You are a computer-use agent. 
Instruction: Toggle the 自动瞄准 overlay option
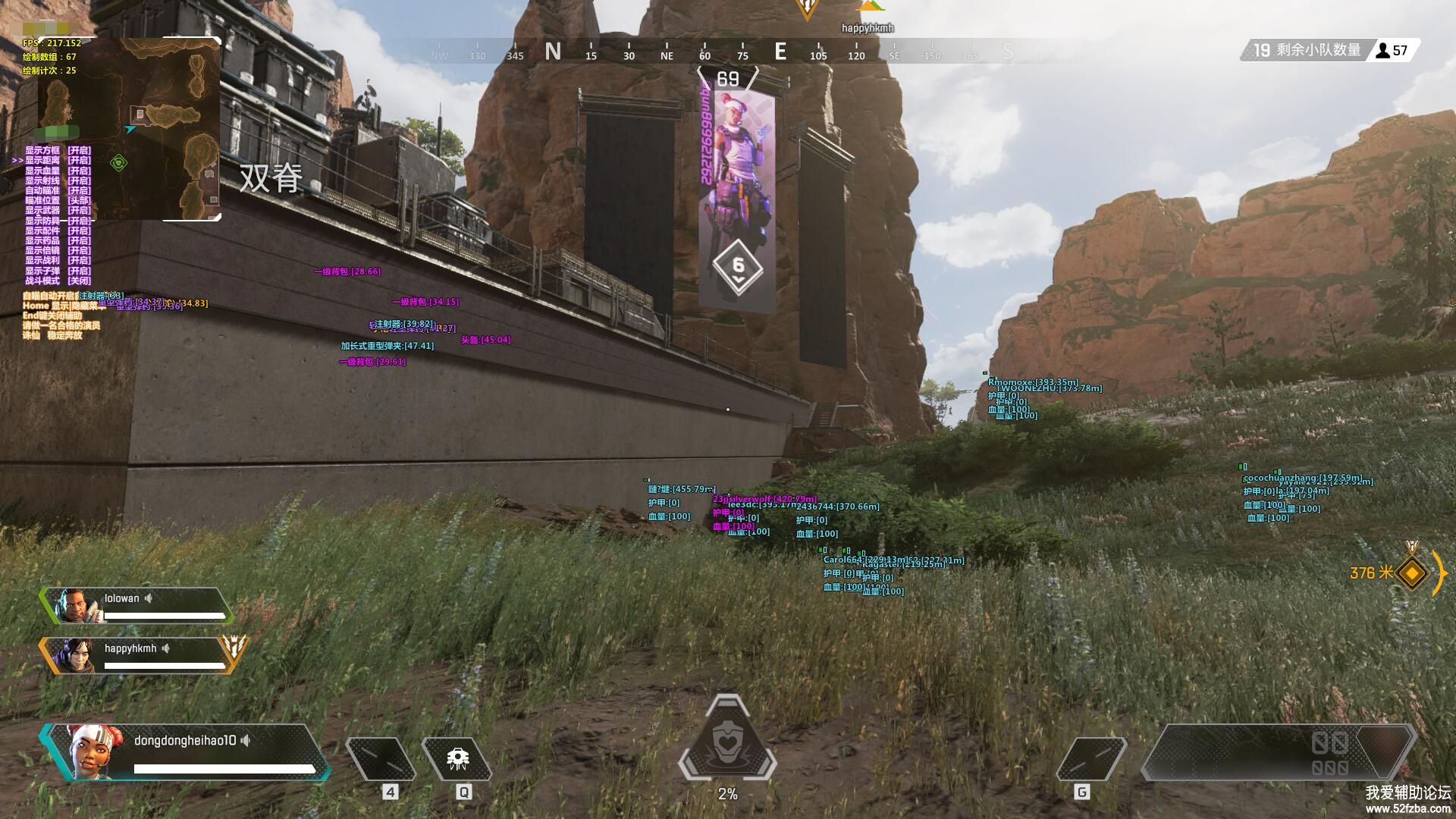click(58, 190)
